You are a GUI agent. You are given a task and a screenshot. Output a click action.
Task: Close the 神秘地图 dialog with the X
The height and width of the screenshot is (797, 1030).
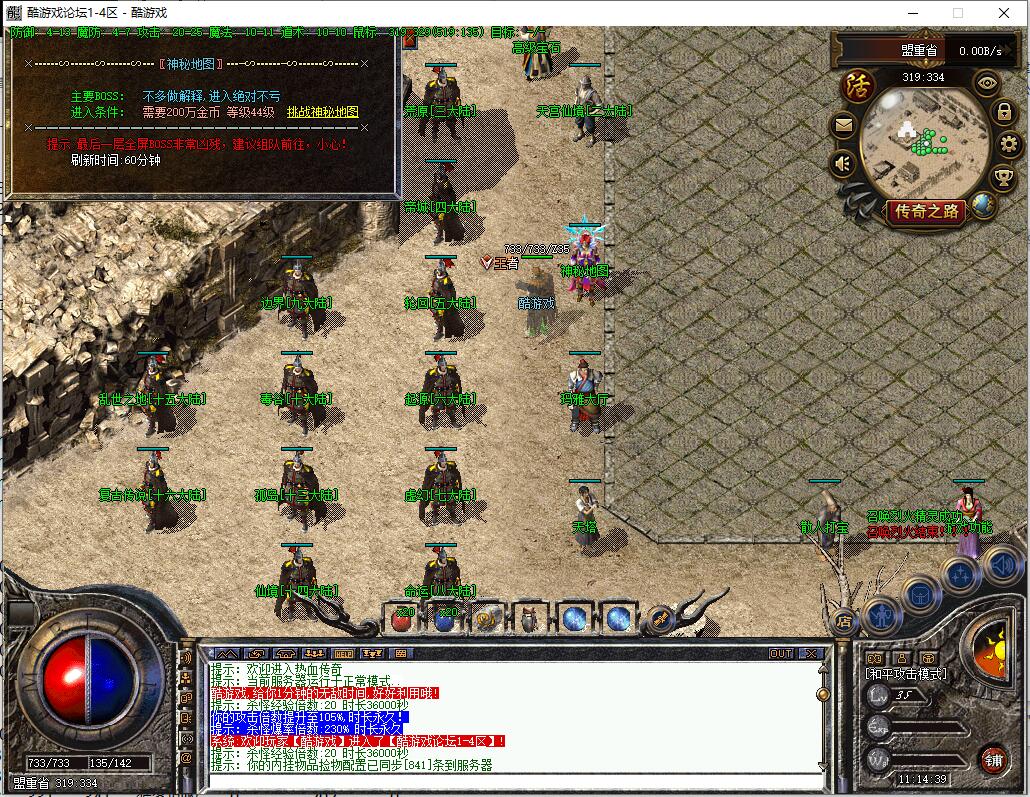[364, 63]
